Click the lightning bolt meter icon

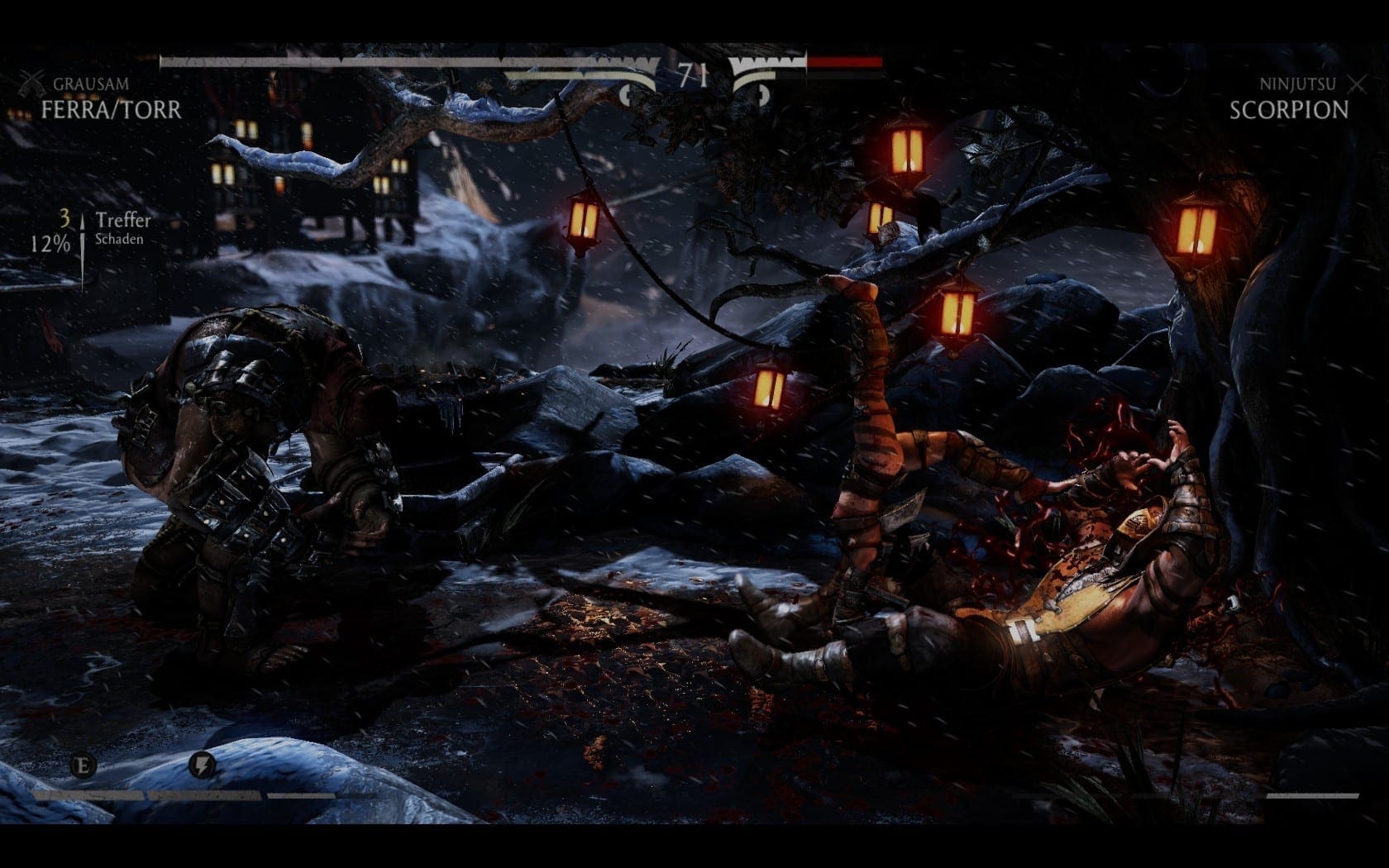pos(202,765)
